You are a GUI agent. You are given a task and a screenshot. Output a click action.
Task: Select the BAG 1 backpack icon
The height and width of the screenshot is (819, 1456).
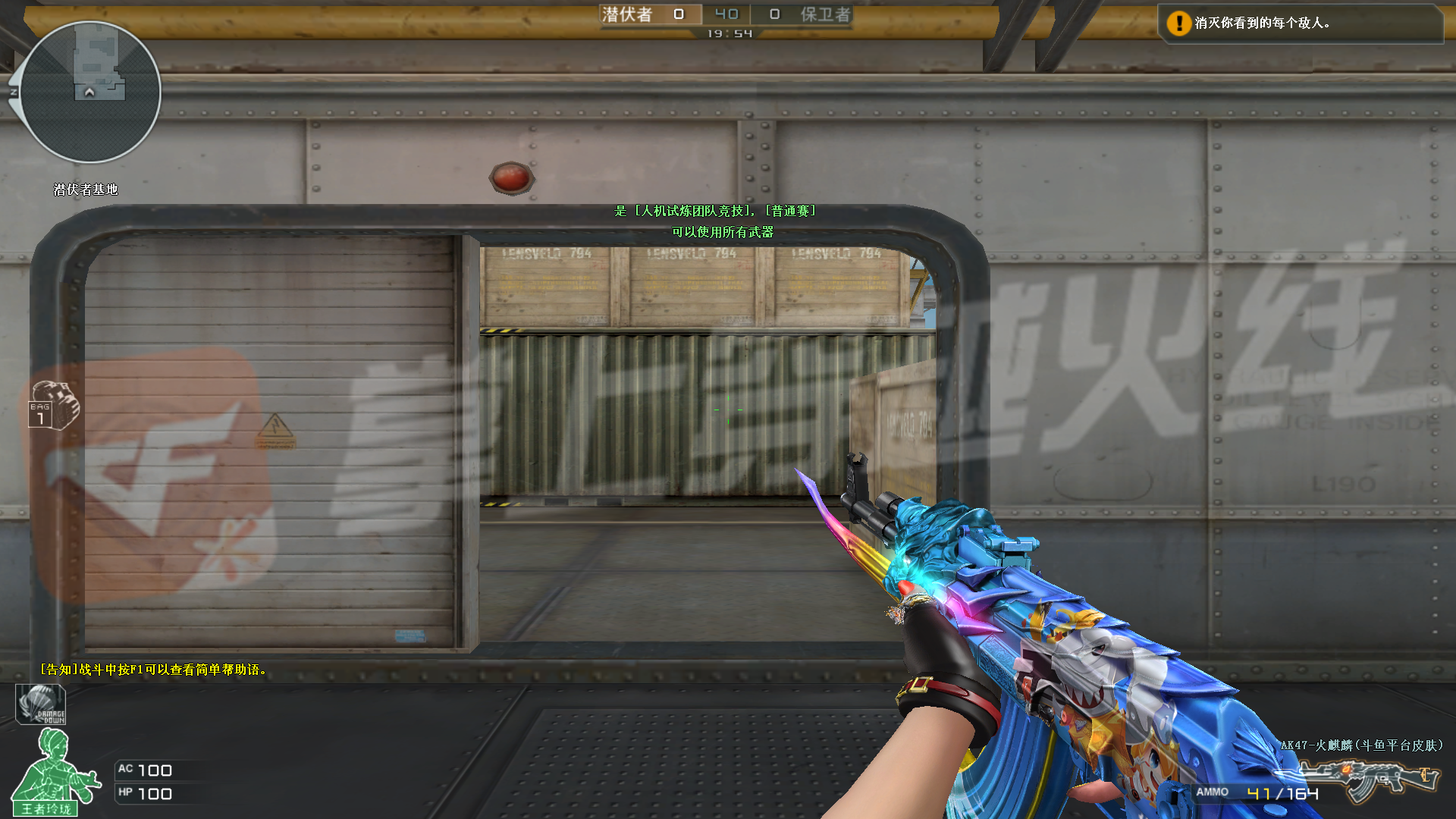tap(52, 406)
